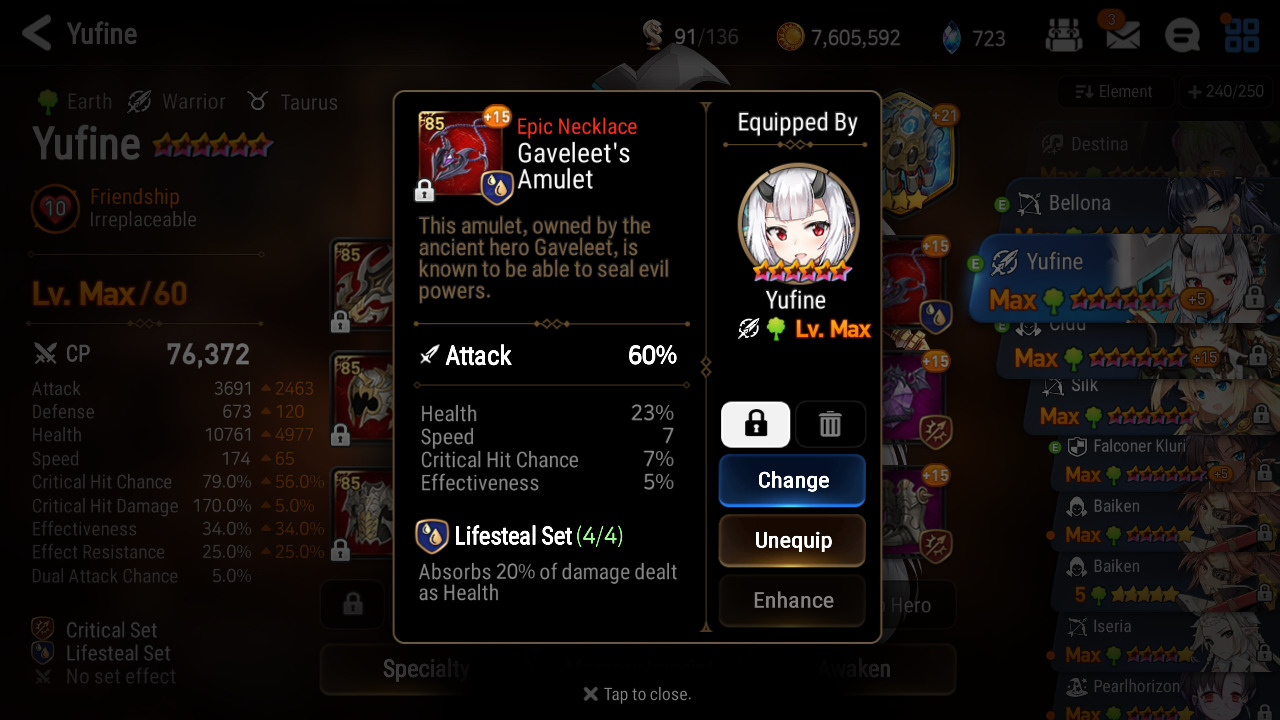Open the mail envelope icon
Screen dimensions: 1280x720
click(x=1122, y=37)
